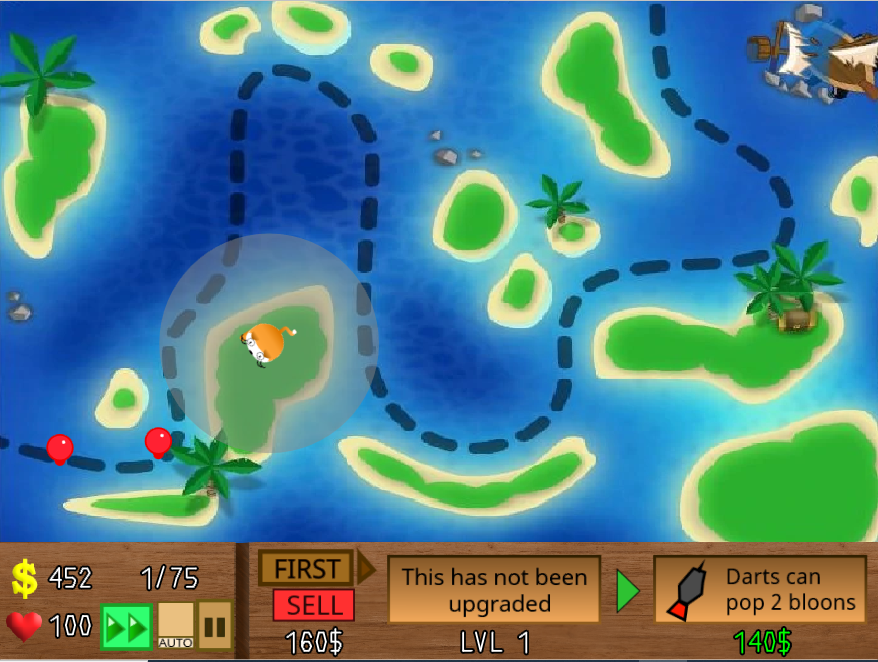Buy the darts pop 2 bloons upgrade
Screen dimensions: 878x662
pyautogui.click(x=759, y=590)
